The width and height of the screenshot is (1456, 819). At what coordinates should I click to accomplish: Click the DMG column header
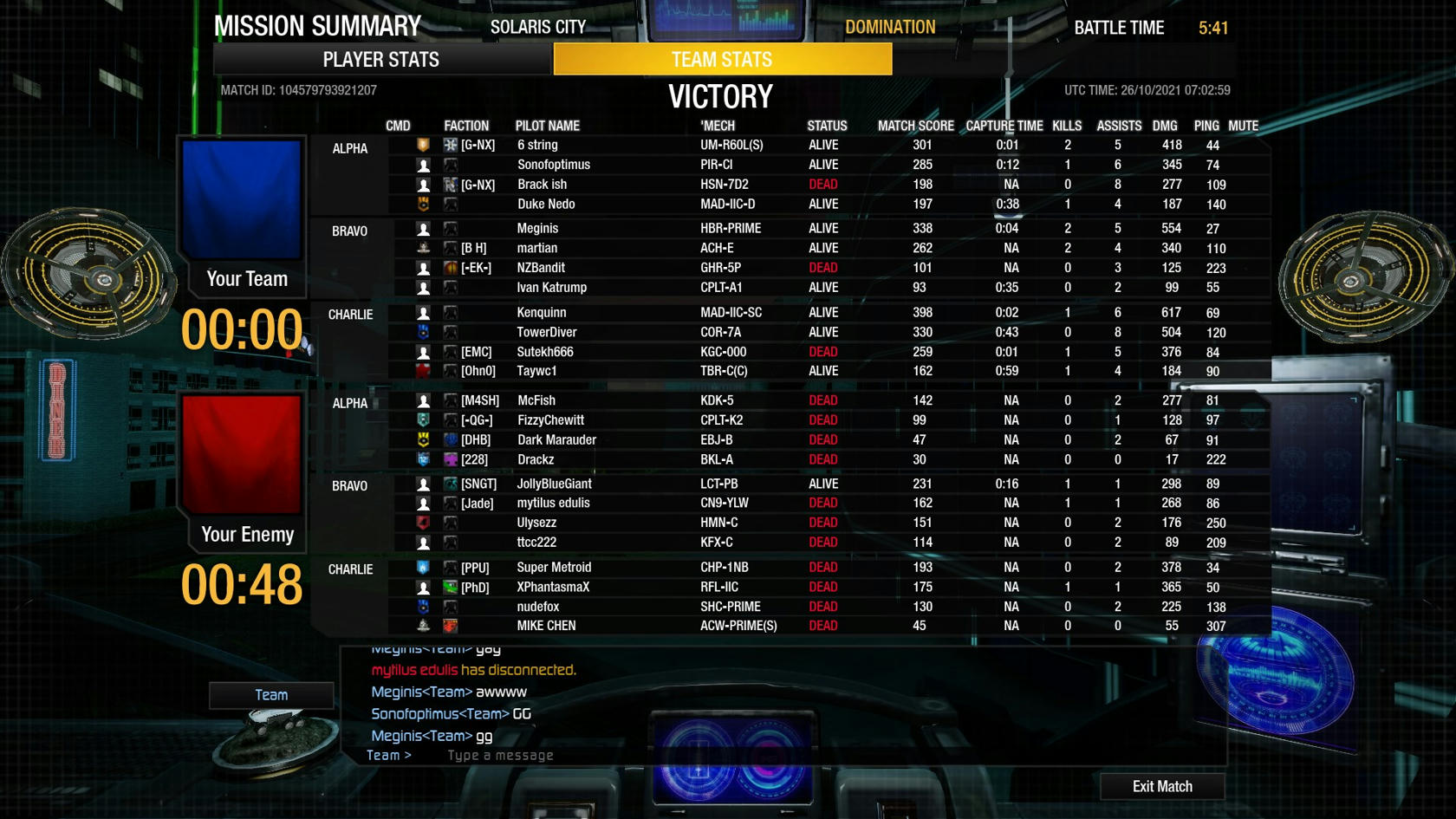(1165, 126)
